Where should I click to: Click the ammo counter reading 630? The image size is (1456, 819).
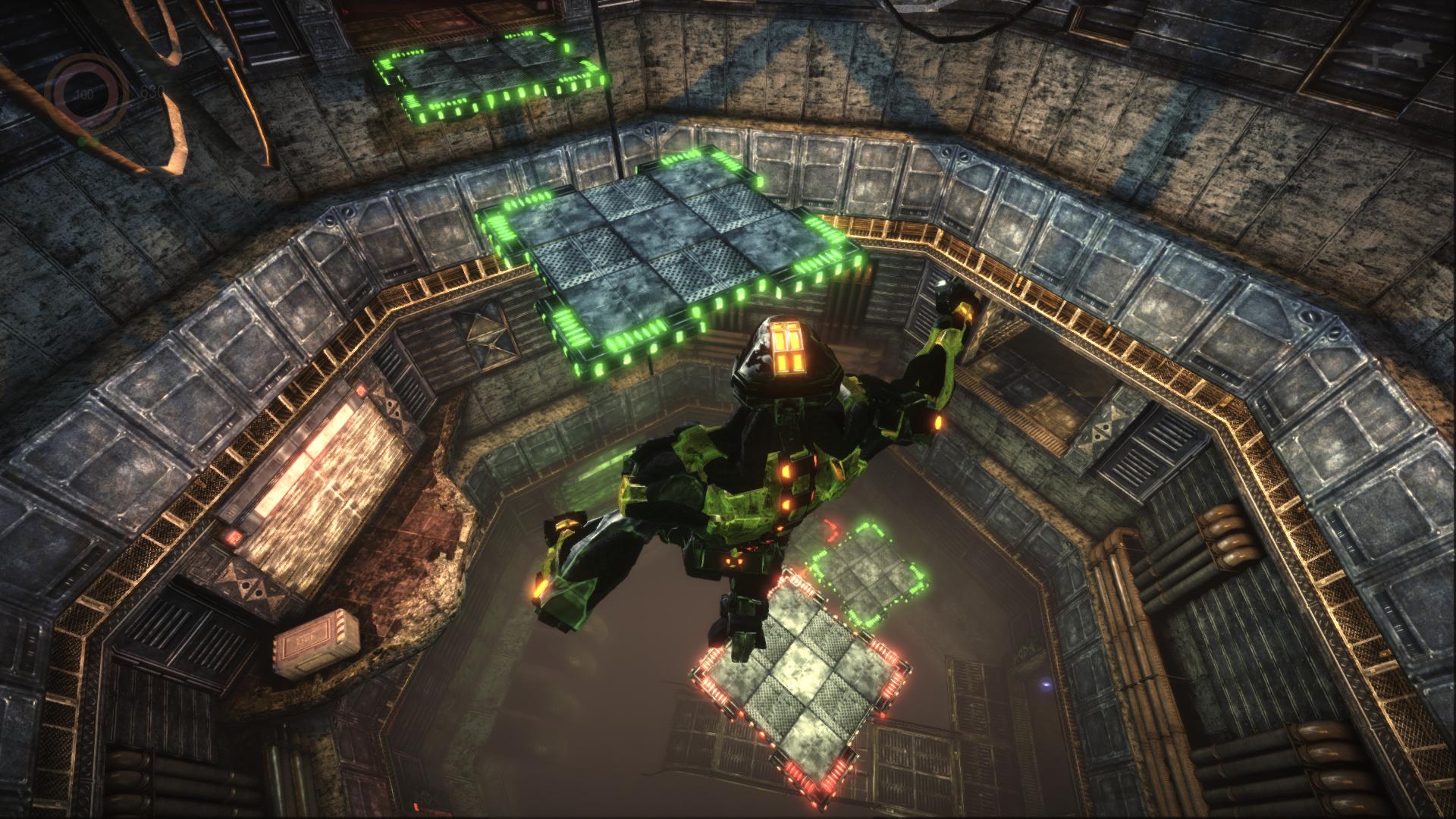point(149,93)
